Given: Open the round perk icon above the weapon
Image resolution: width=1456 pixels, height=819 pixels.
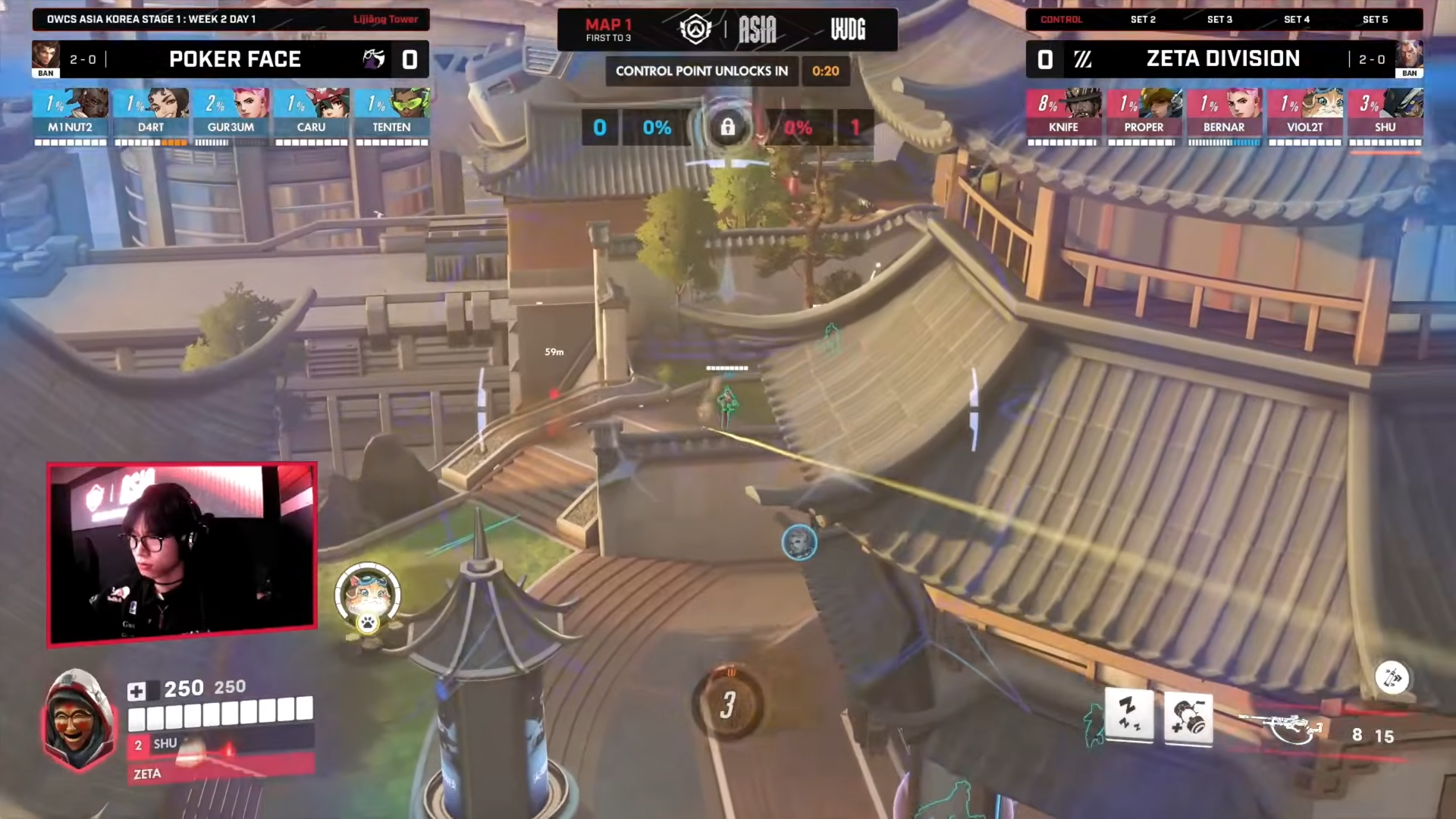Looking at the screenshot, I should pos(1392,678).
